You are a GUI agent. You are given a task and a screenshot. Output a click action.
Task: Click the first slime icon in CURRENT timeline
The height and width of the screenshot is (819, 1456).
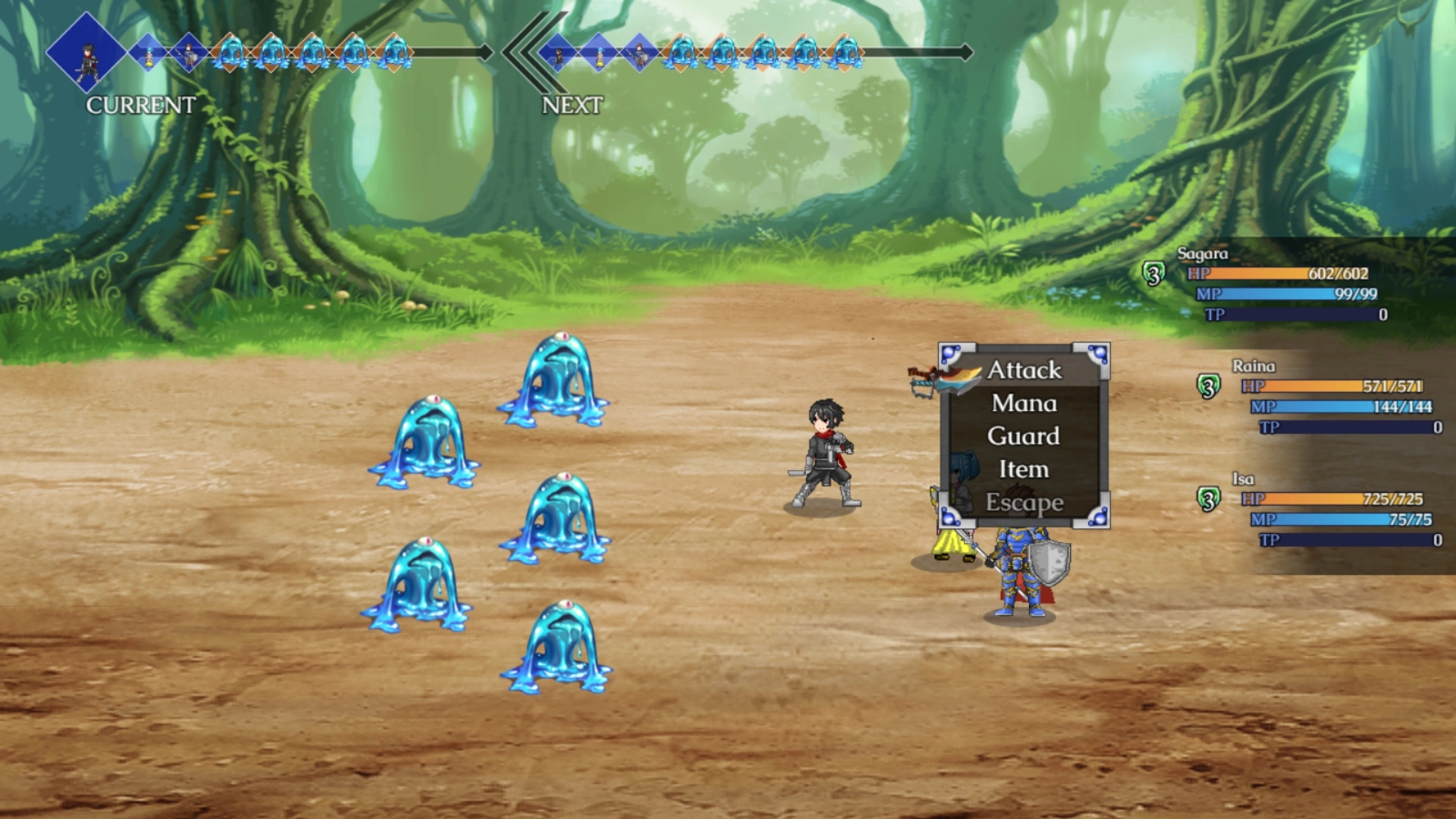[230, 53]
